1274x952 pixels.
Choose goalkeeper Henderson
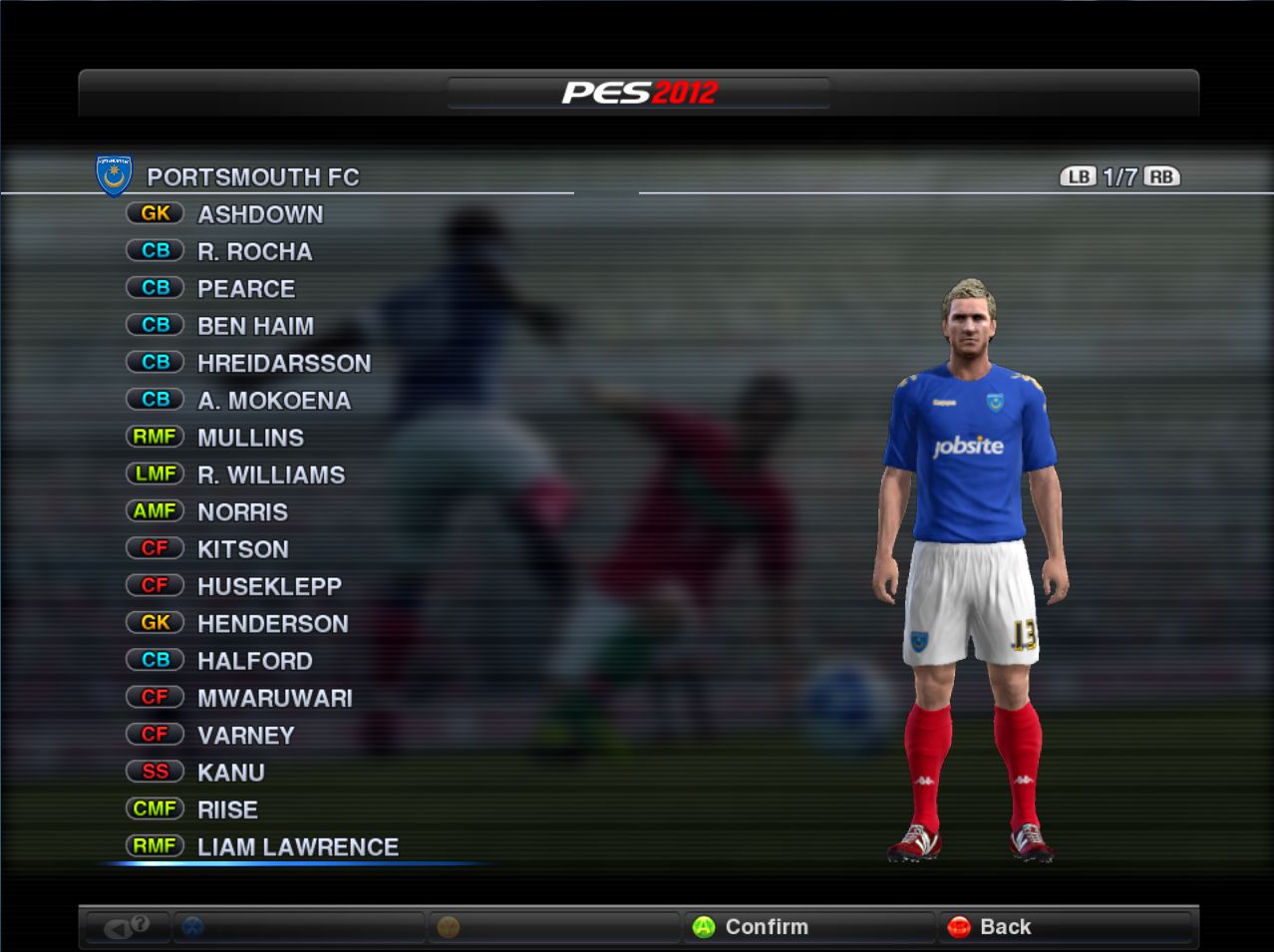click(x=273, y=624)
